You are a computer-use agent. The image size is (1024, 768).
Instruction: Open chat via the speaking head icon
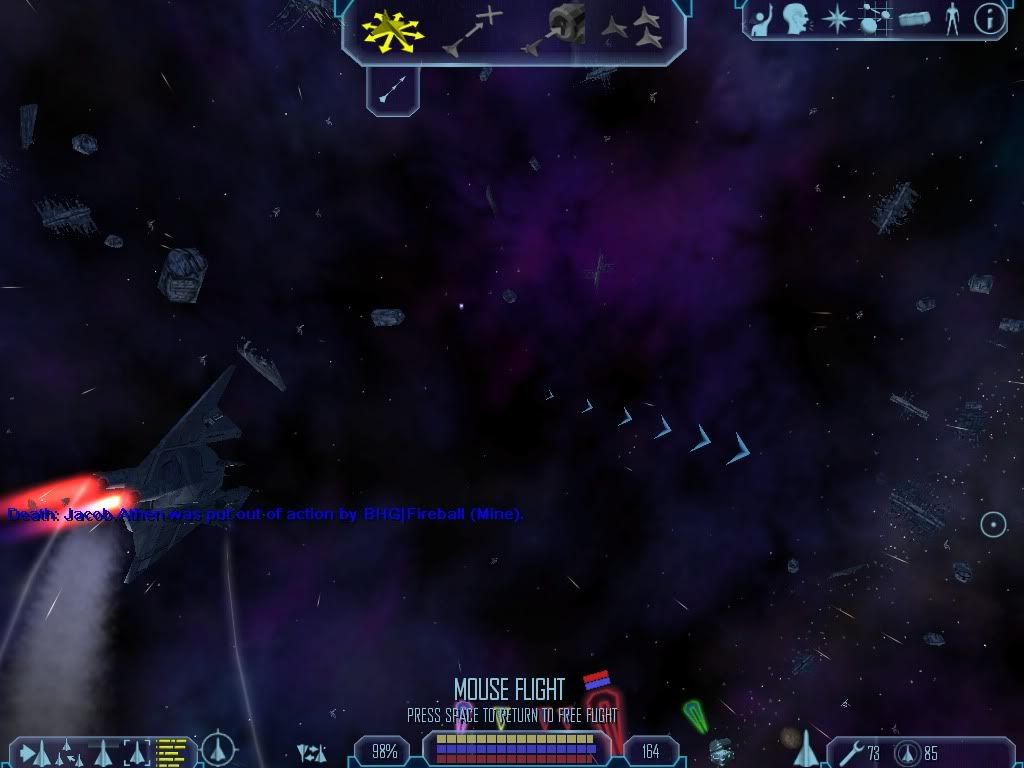796,18
